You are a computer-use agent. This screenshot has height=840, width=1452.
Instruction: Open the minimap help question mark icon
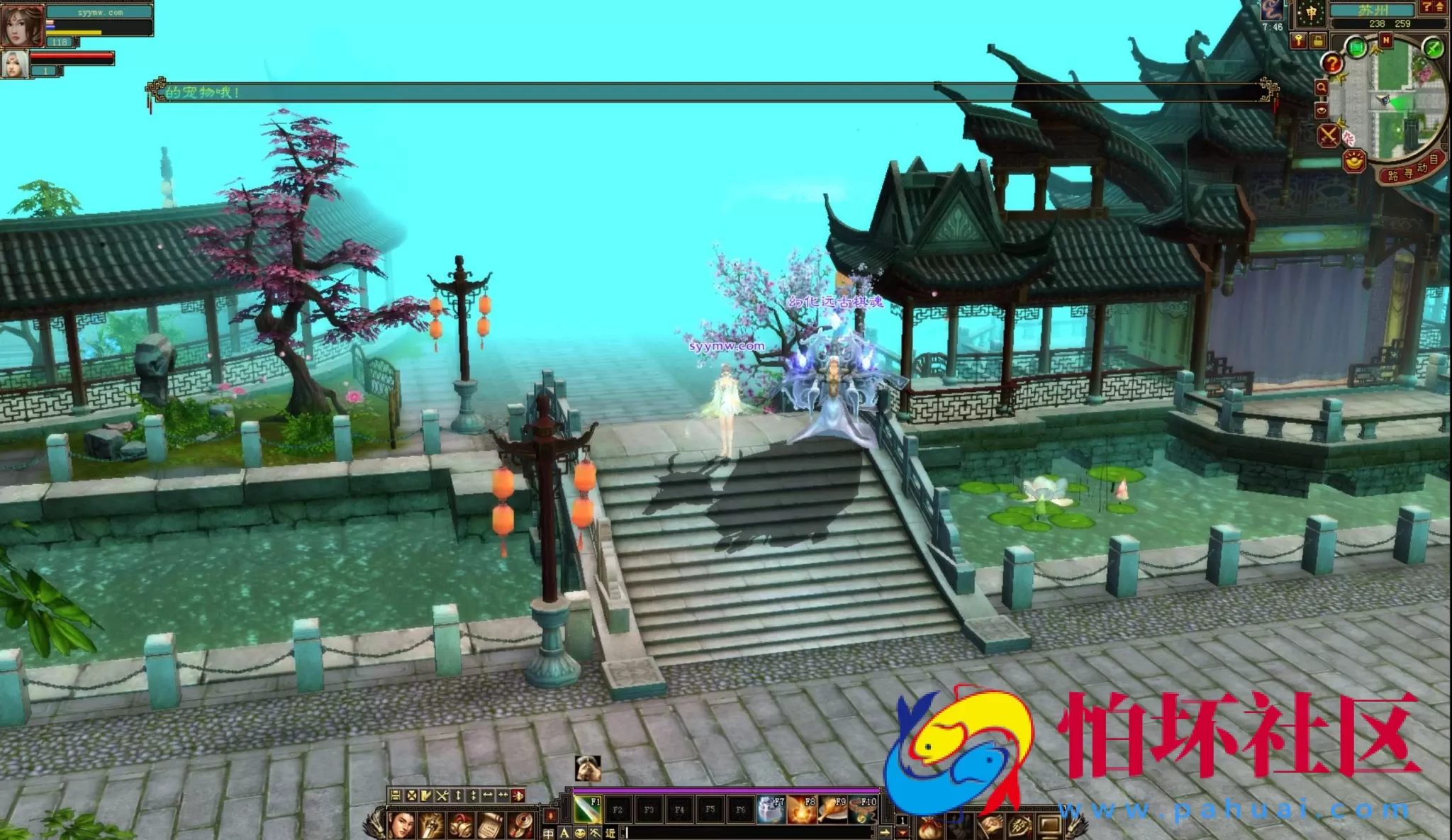(1331, 64)
